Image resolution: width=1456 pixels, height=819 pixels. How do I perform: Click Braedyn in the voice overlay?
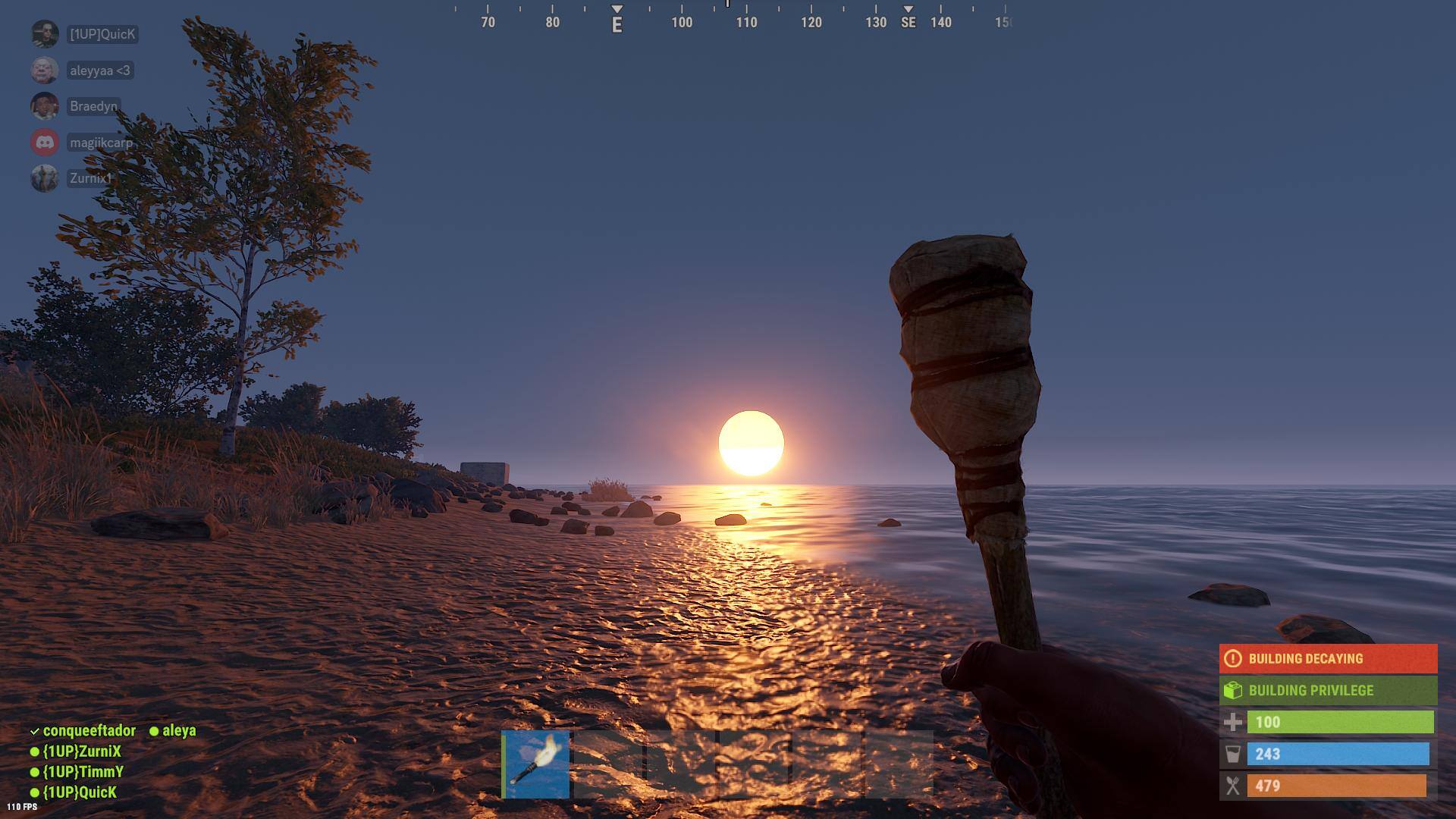(x=93, y=106)
